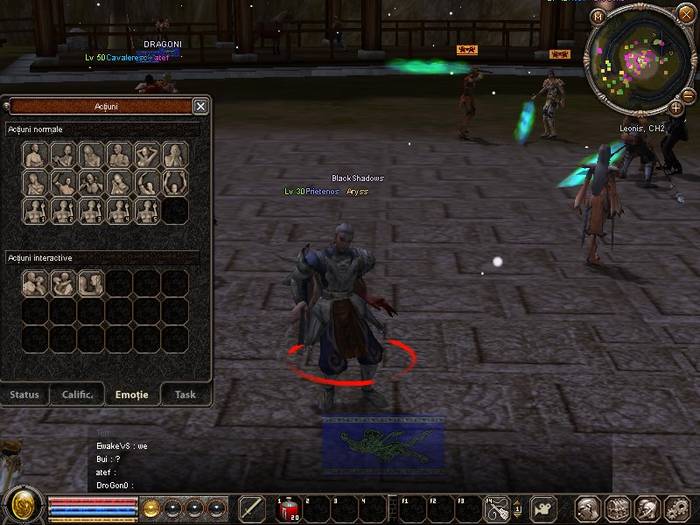The width and height of the screenshot is (700, 525).
Task: Close the Acțiuni window
Action: tap(201, 106)
